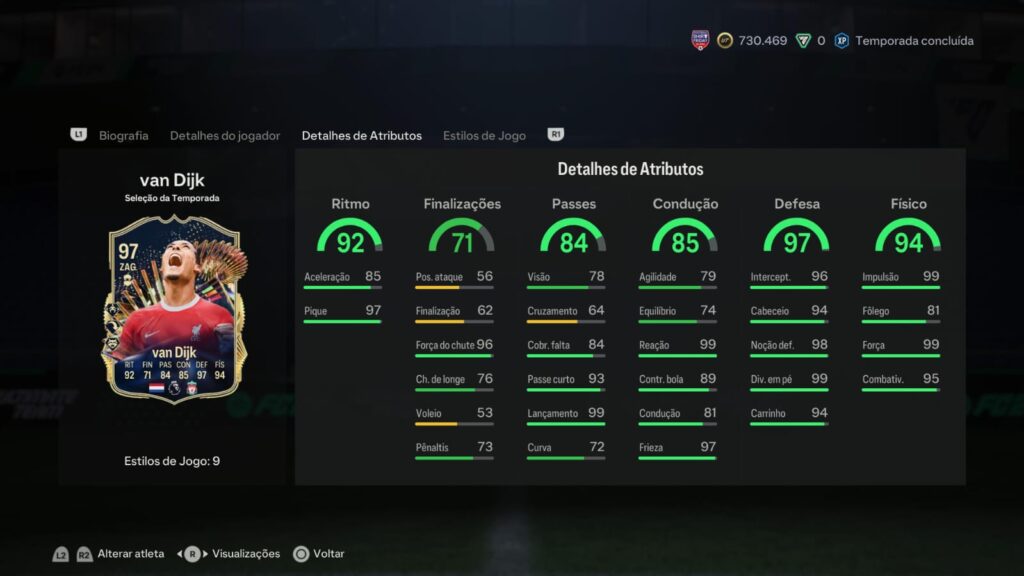This screenshot has width=1024, height=576.
Task: Open the Visualizações option
Action: (x=246, y=553)
